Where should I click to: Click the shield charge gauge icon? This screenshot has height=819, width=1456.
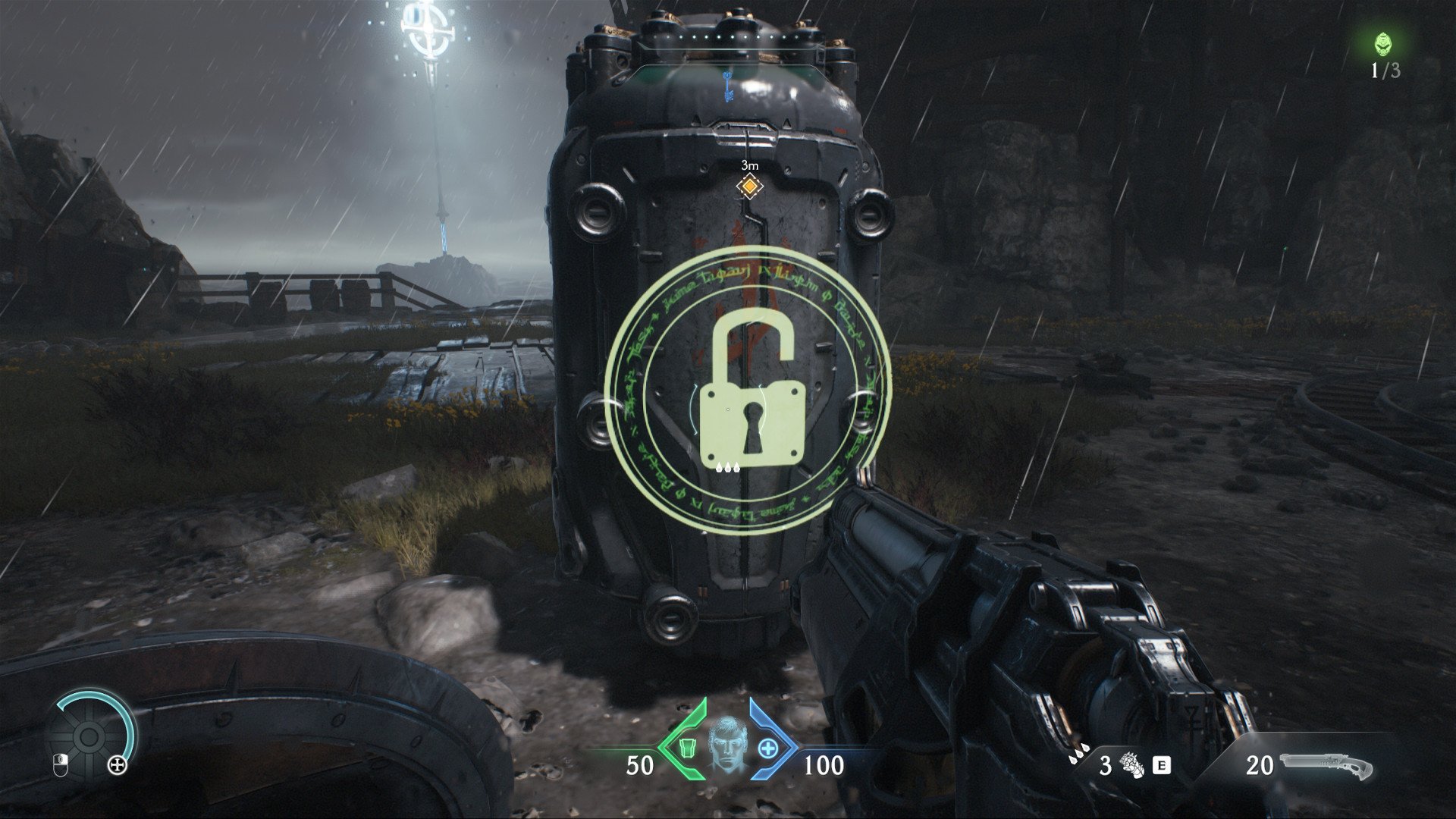point(89,733)
